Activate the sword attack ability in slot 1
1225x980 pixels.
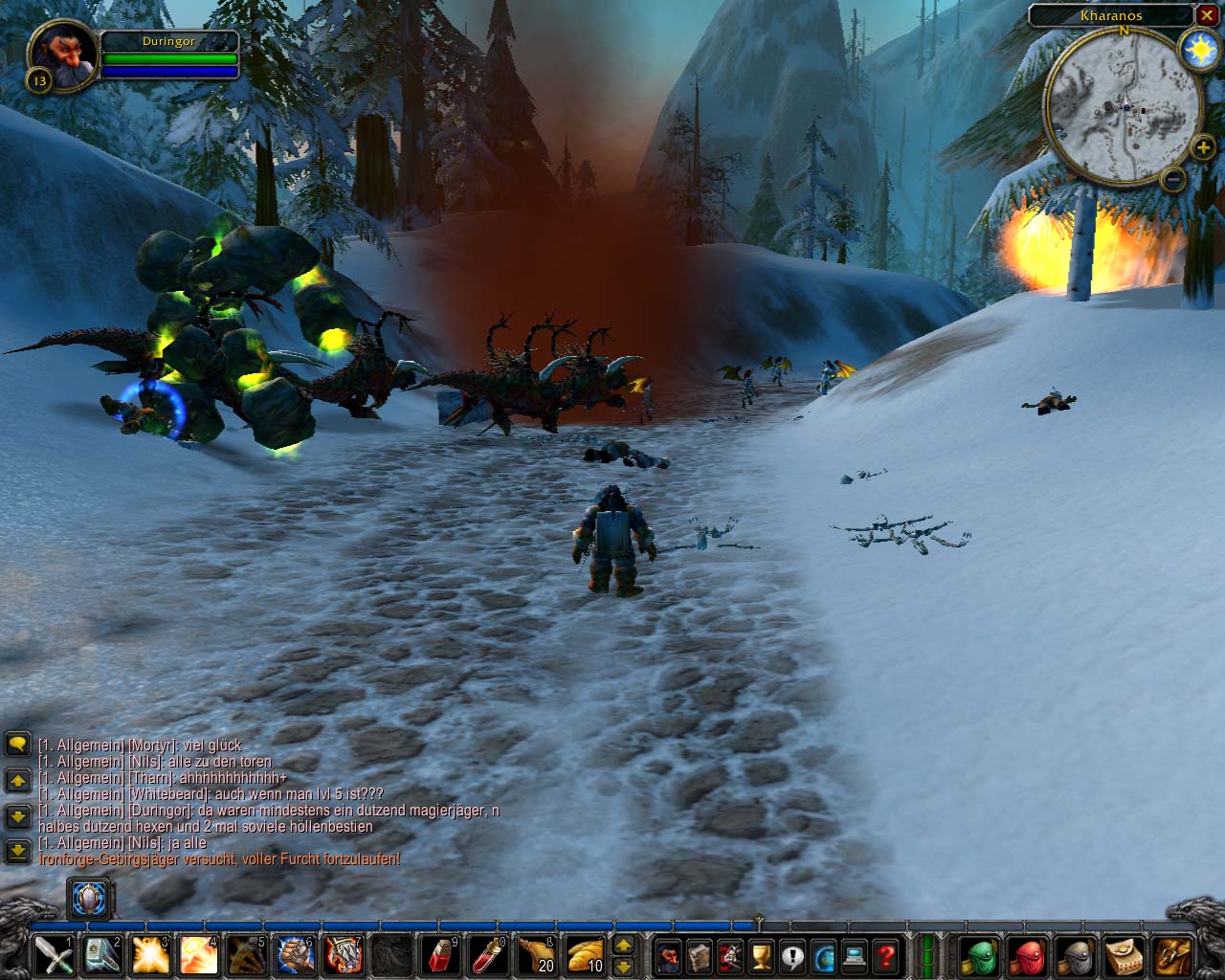pos(53,955)
